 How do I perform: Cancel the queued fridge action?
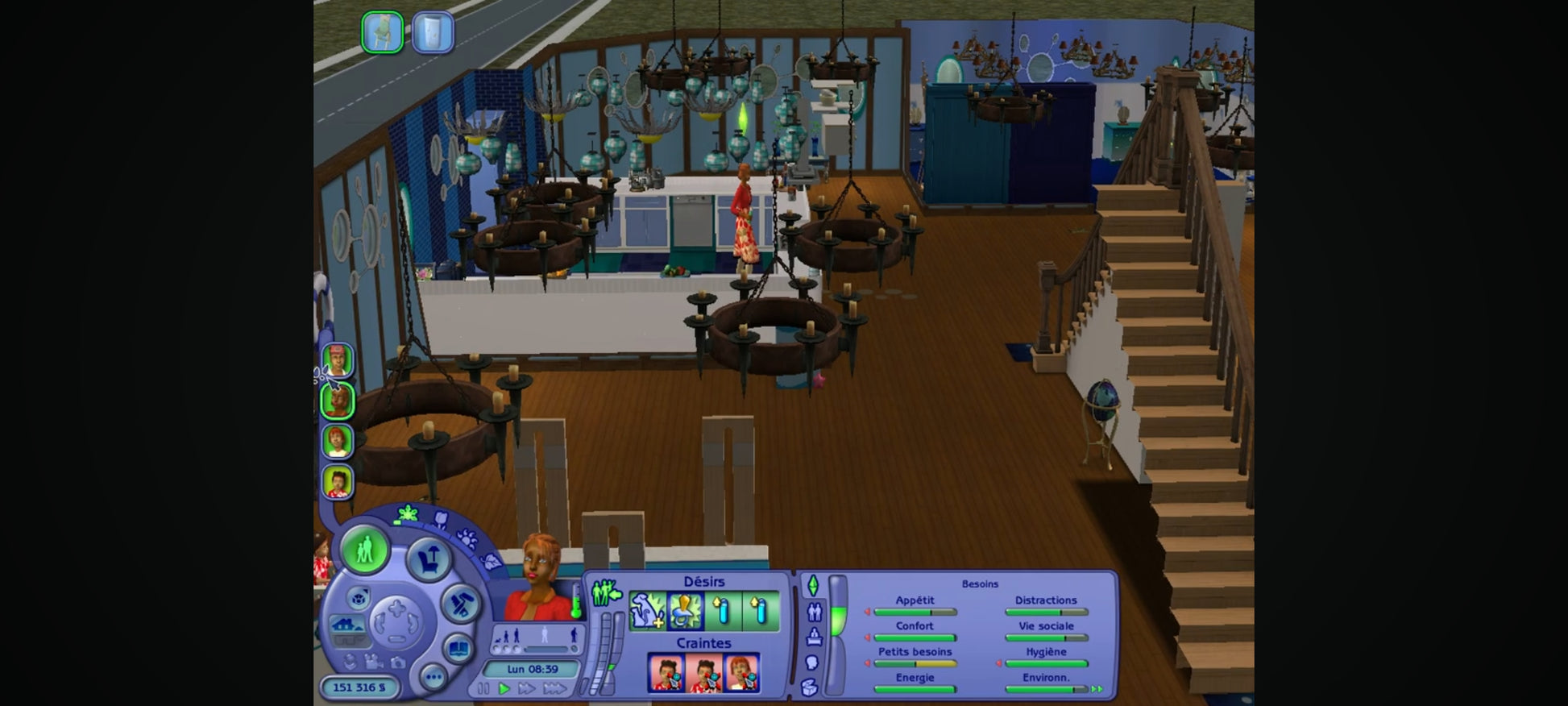click(x=433, y=32)
